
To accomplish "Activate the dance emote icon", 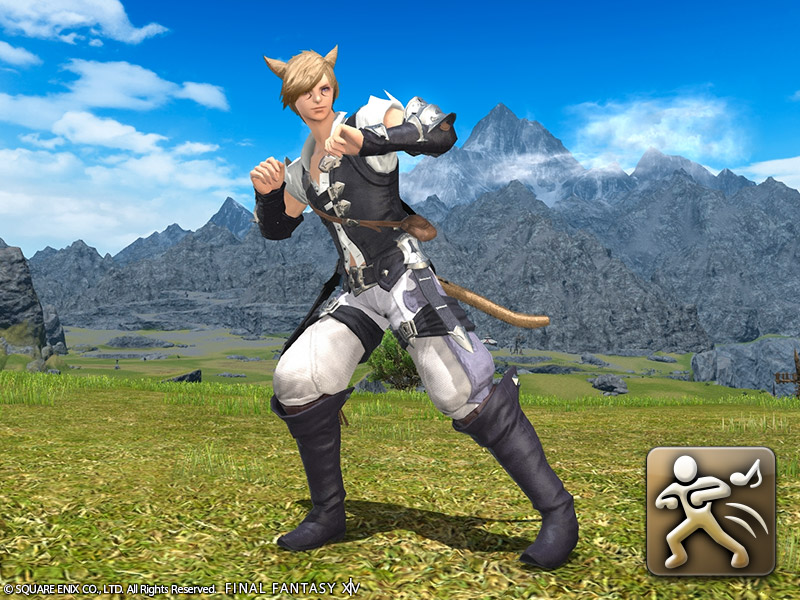I will click(710, 511).
